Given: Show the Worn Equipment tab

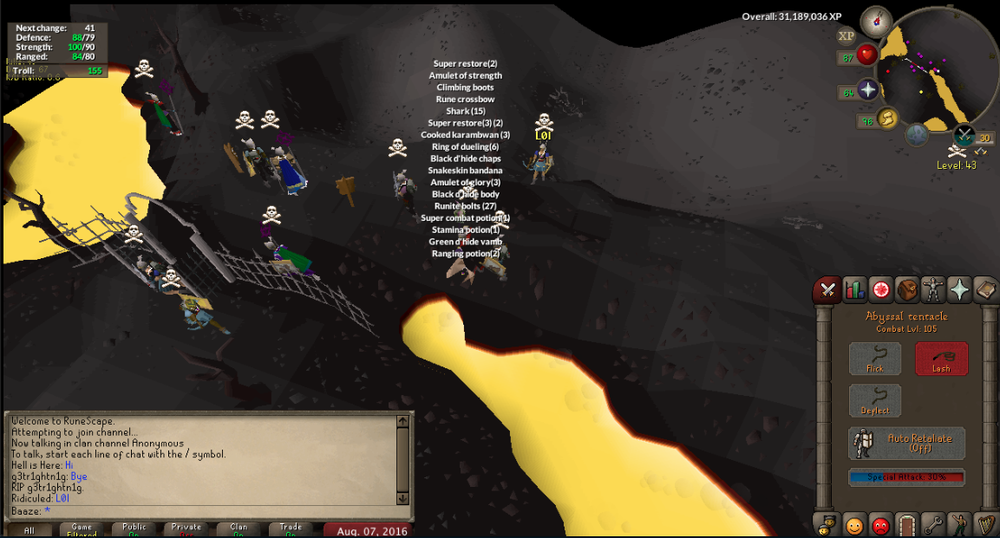Looking at the screenshot, I should click(x=933, y=290).
